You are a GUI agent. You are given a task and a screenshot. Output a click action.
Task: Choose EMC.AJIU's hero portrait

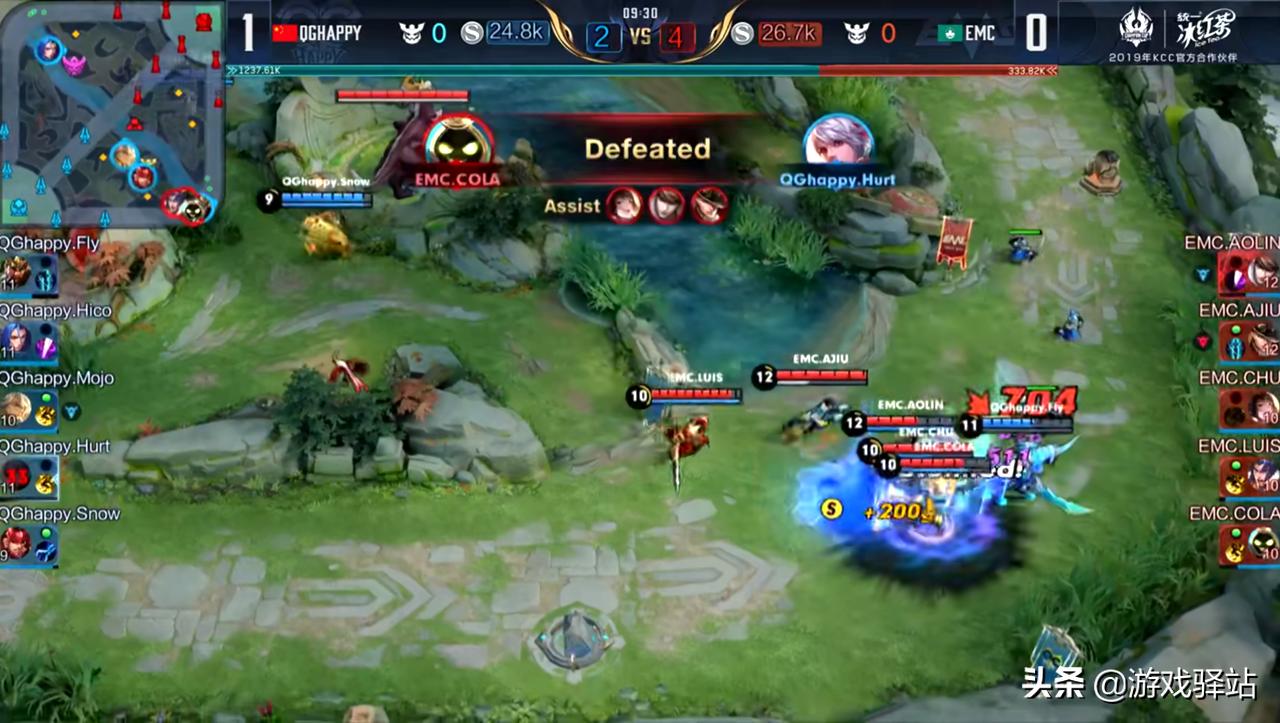point(1262,340)
